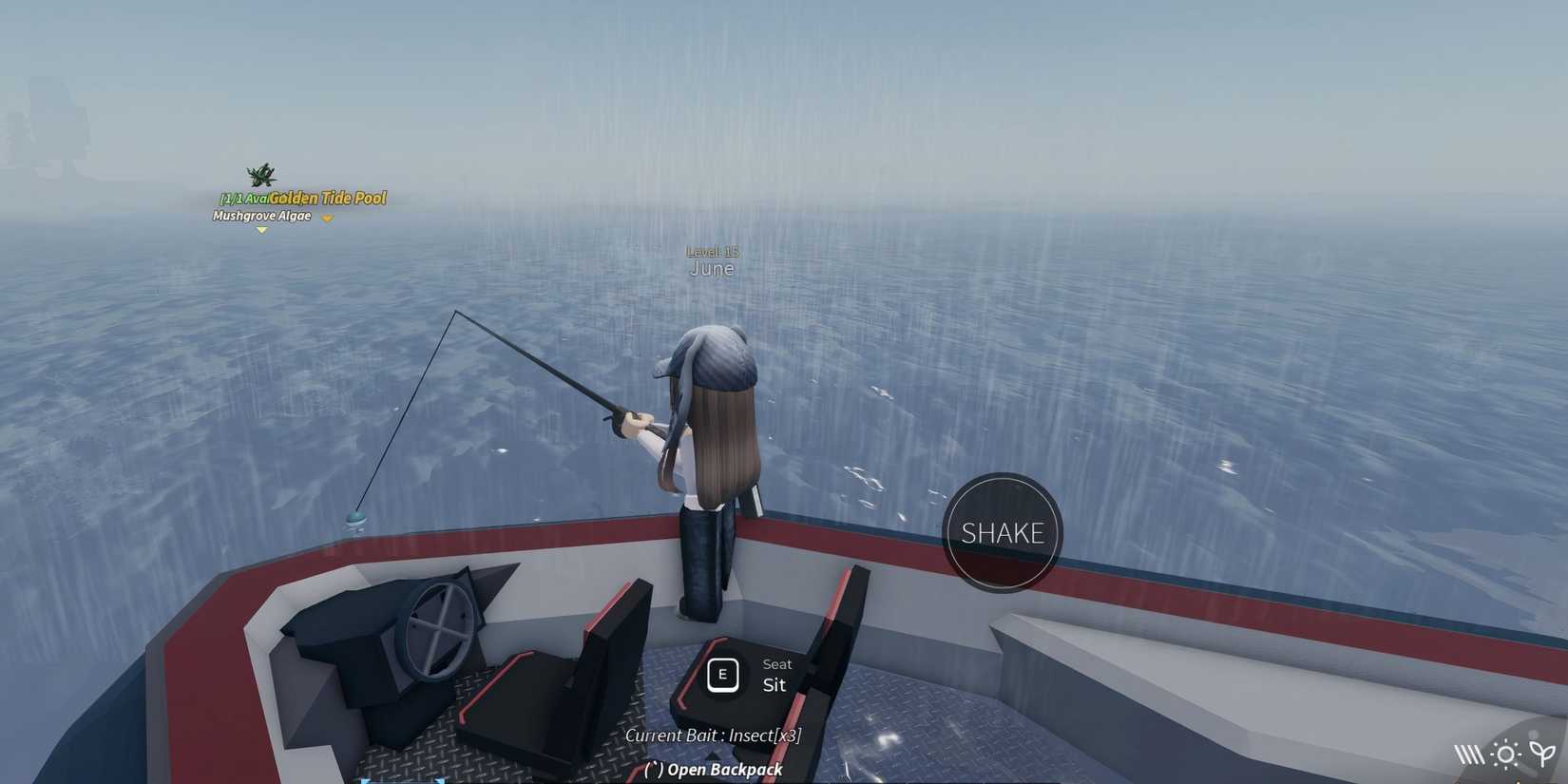Screen dimensions: 1568x784
Task: Click the E key icon on the Sit prompt
Action: coord(722,675)
